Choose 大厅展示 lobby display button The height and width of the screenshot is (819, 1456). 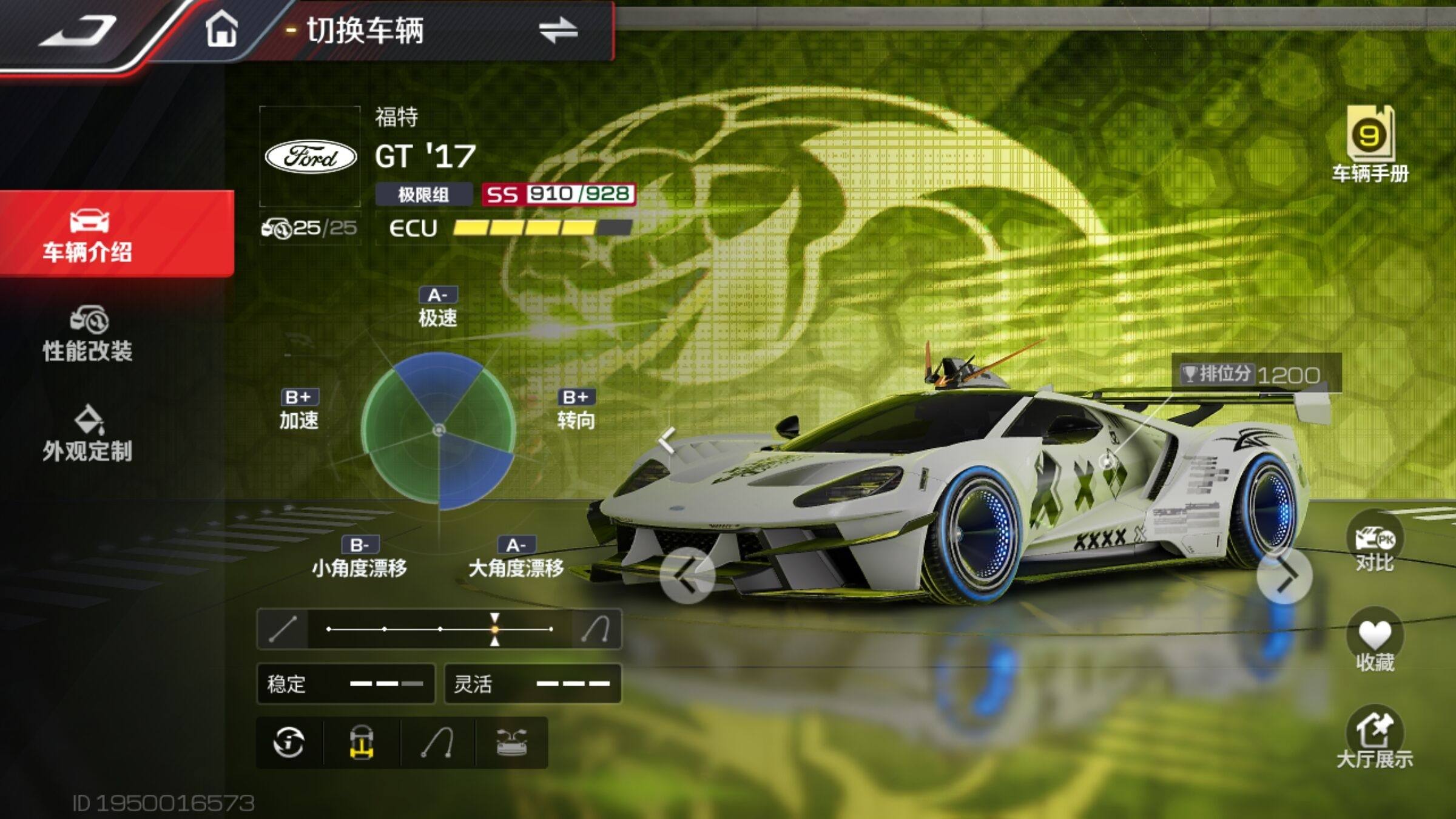[x=1374, y=741]
